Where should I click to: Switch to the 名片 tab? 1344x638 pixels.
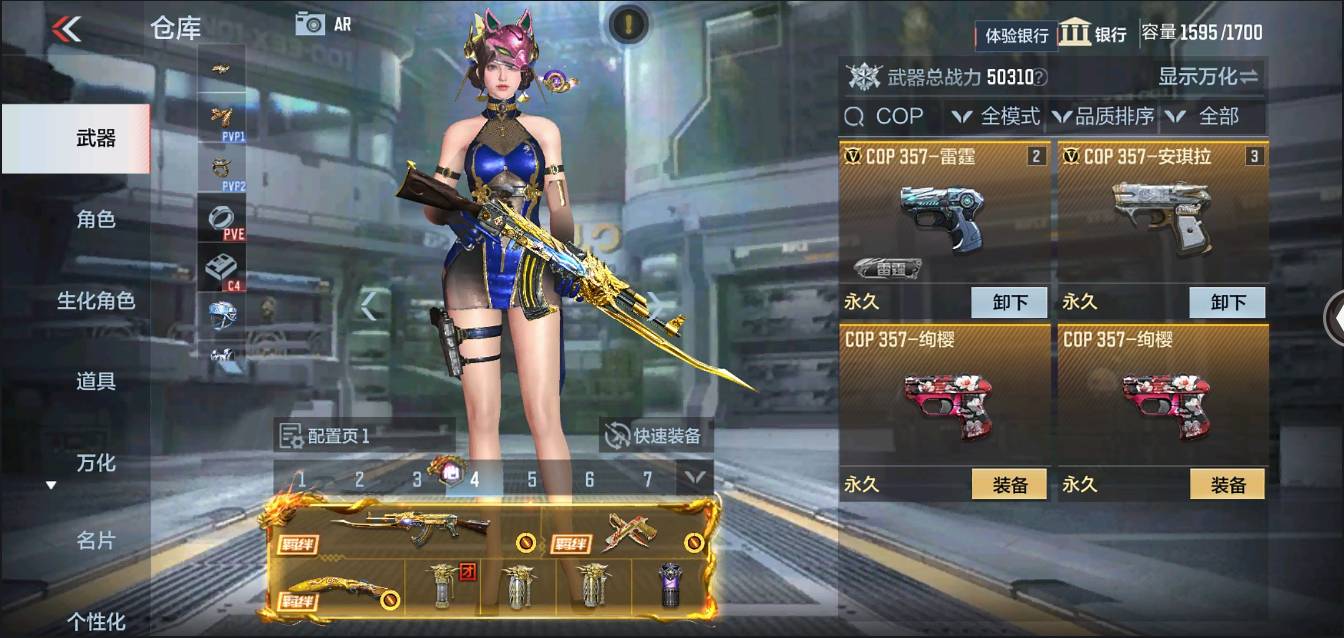tap(96, 541)
